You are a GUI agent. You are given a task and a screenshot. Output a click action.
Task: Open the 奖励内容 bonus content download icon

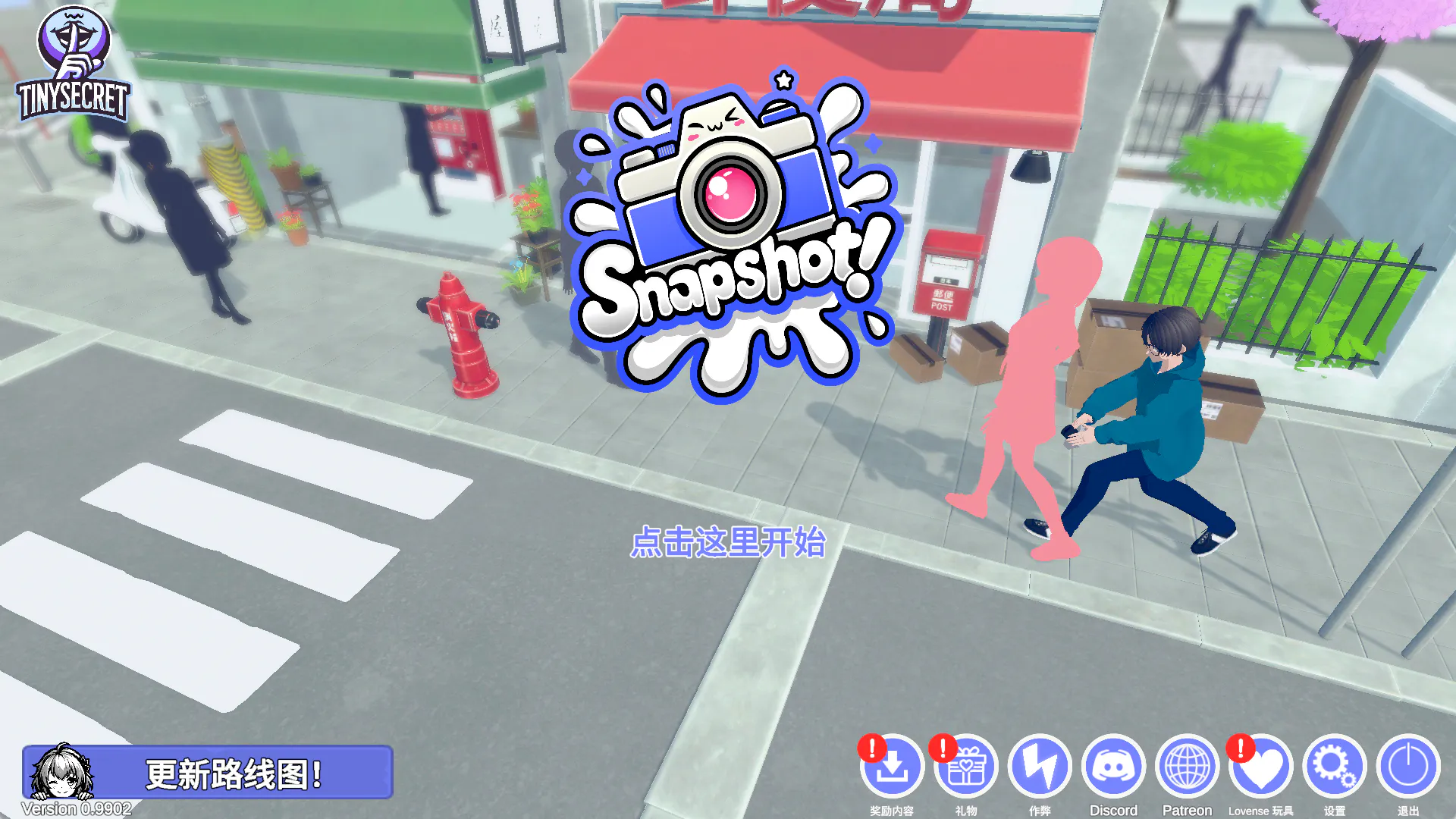coord(892,767)
